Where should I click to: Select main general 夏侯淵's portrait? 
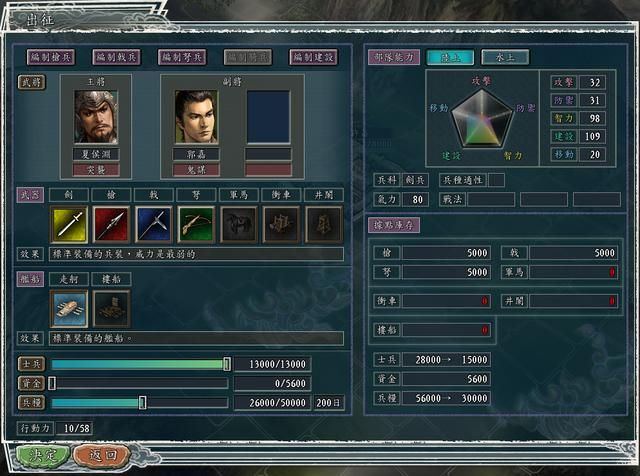tap(95, 117)
